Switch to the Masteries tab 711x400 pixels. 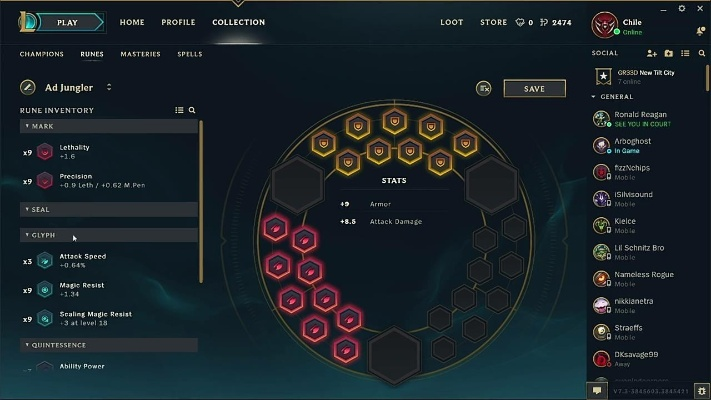[x=140, y=54]
